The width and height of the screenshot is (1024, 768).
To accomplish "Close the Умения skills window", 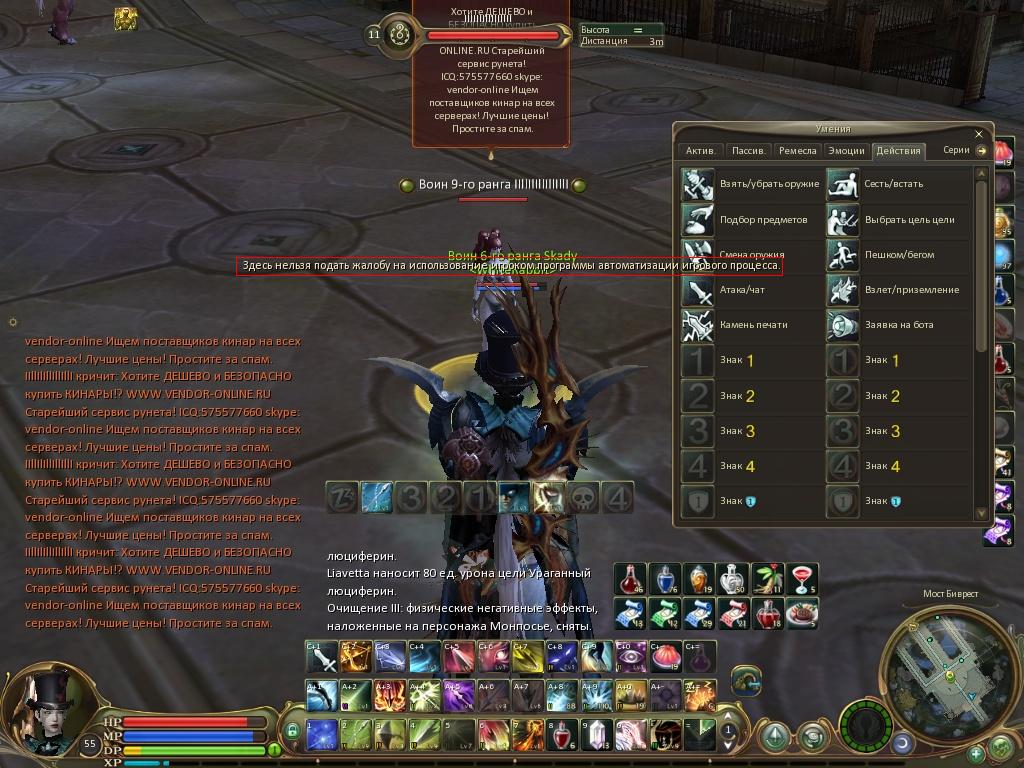I will [979, 133].
